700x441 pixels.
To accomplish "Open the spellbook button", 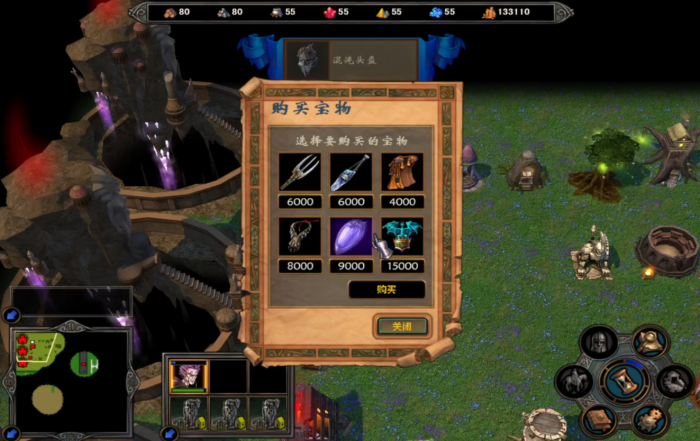I will coord(598,419).
